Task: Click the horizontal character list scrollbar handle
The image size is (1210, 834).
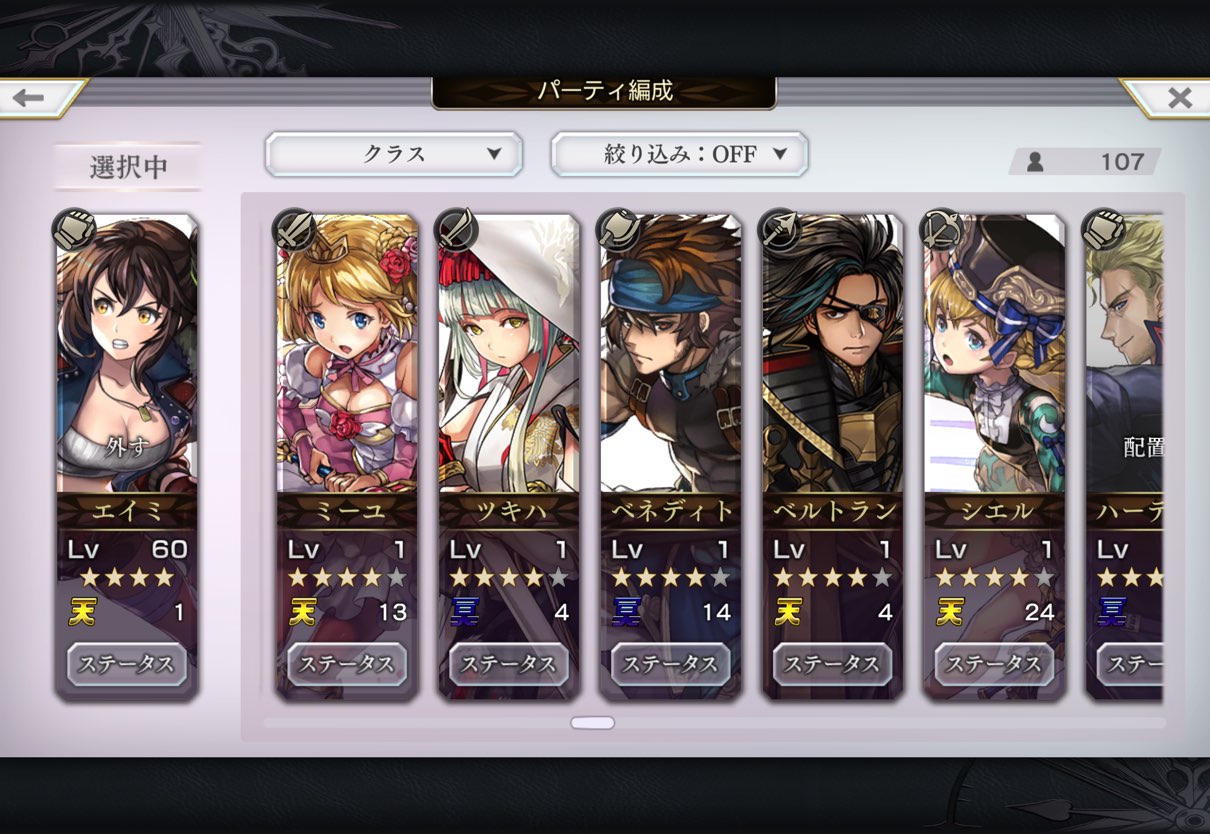Action: pyautogui.click(x=592, y=723)
